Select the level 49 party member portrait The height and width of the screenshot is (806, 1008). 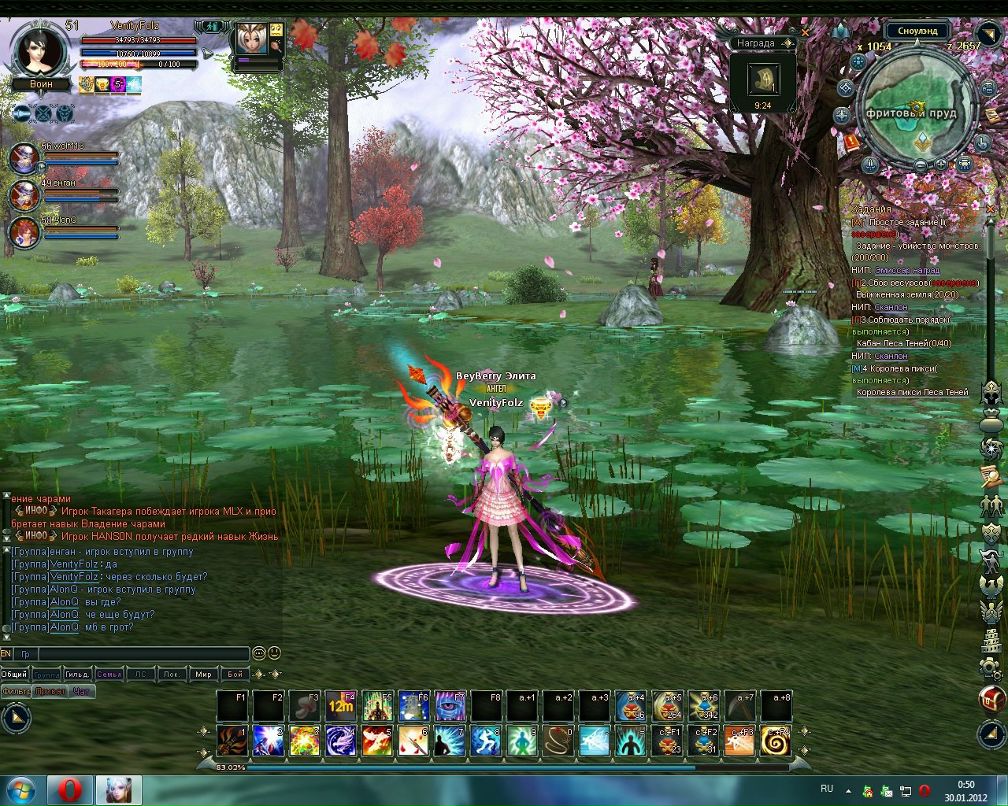(x=24, y=194)
